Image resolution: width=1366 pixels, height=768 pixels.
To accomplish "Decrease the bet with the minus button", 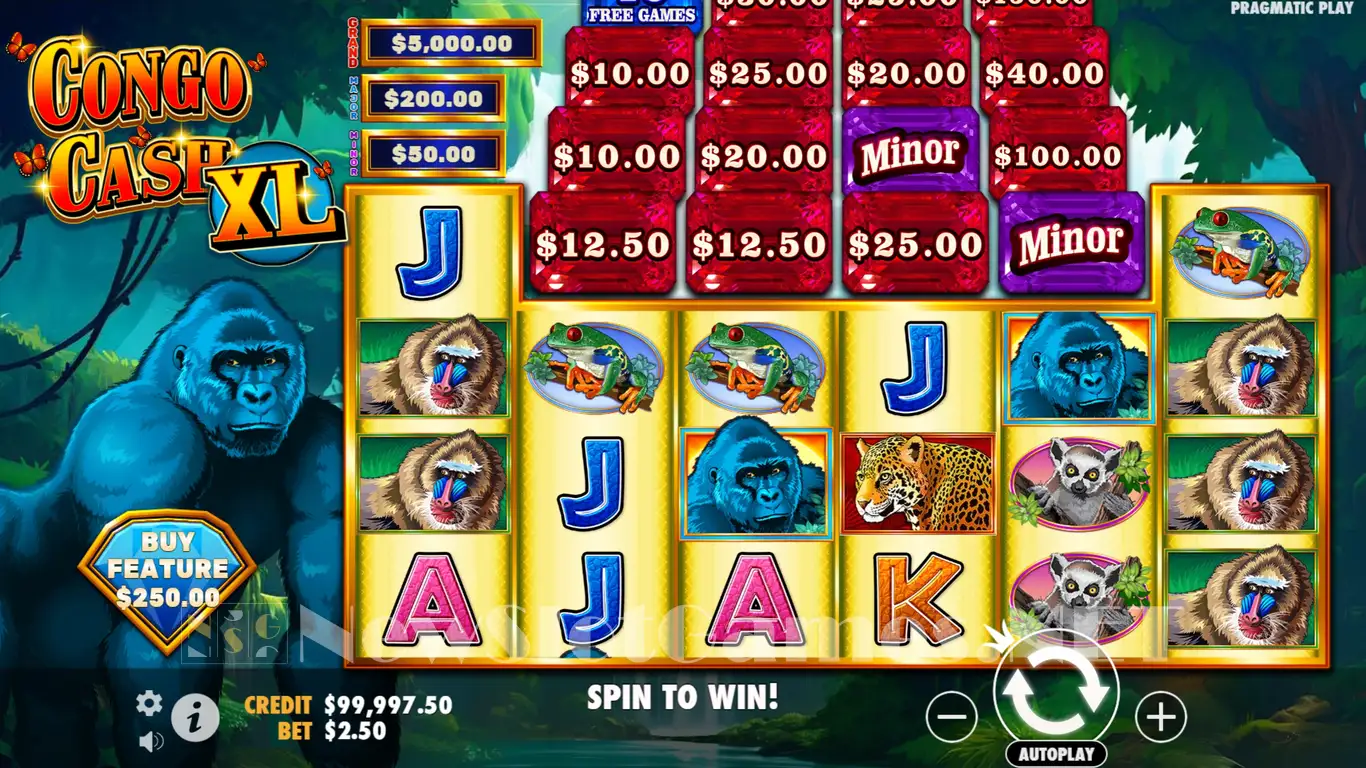I will point(951,716).
